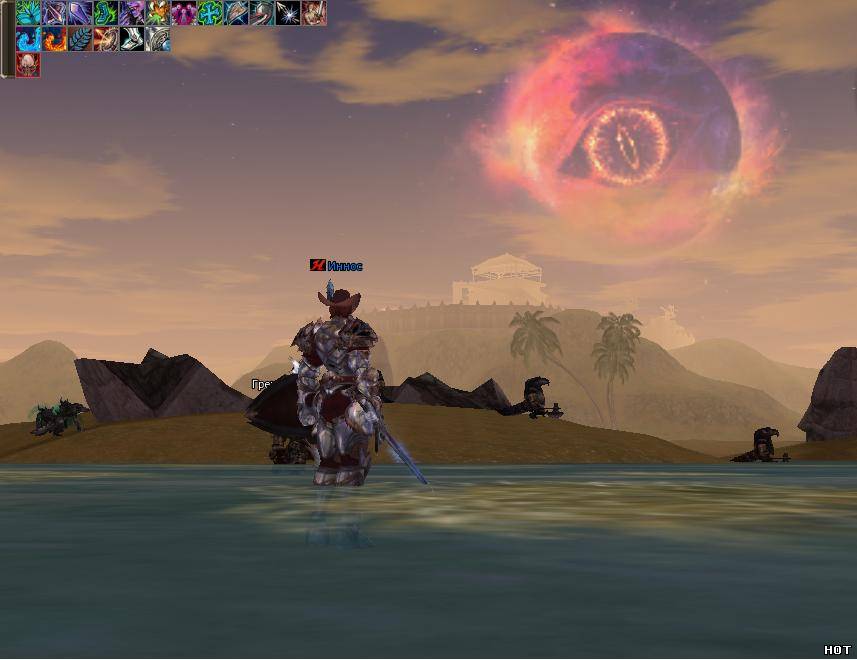The width and height of the screenshot is (857, 660).
Task: Select the blue water swirl buff icon
Action: click(x=28, y=39)
